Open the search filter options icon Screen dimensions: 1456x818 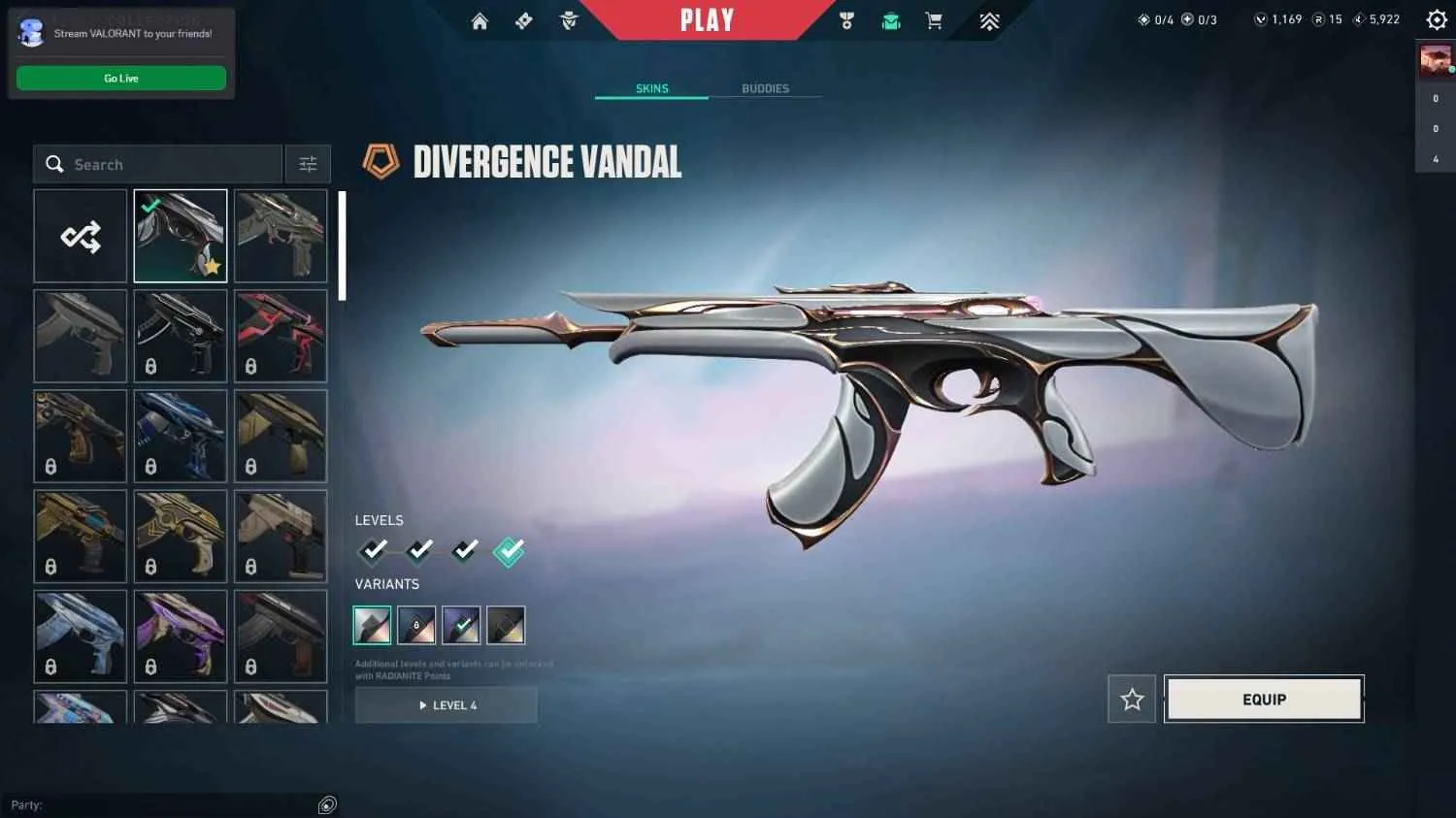coord(308,163)
